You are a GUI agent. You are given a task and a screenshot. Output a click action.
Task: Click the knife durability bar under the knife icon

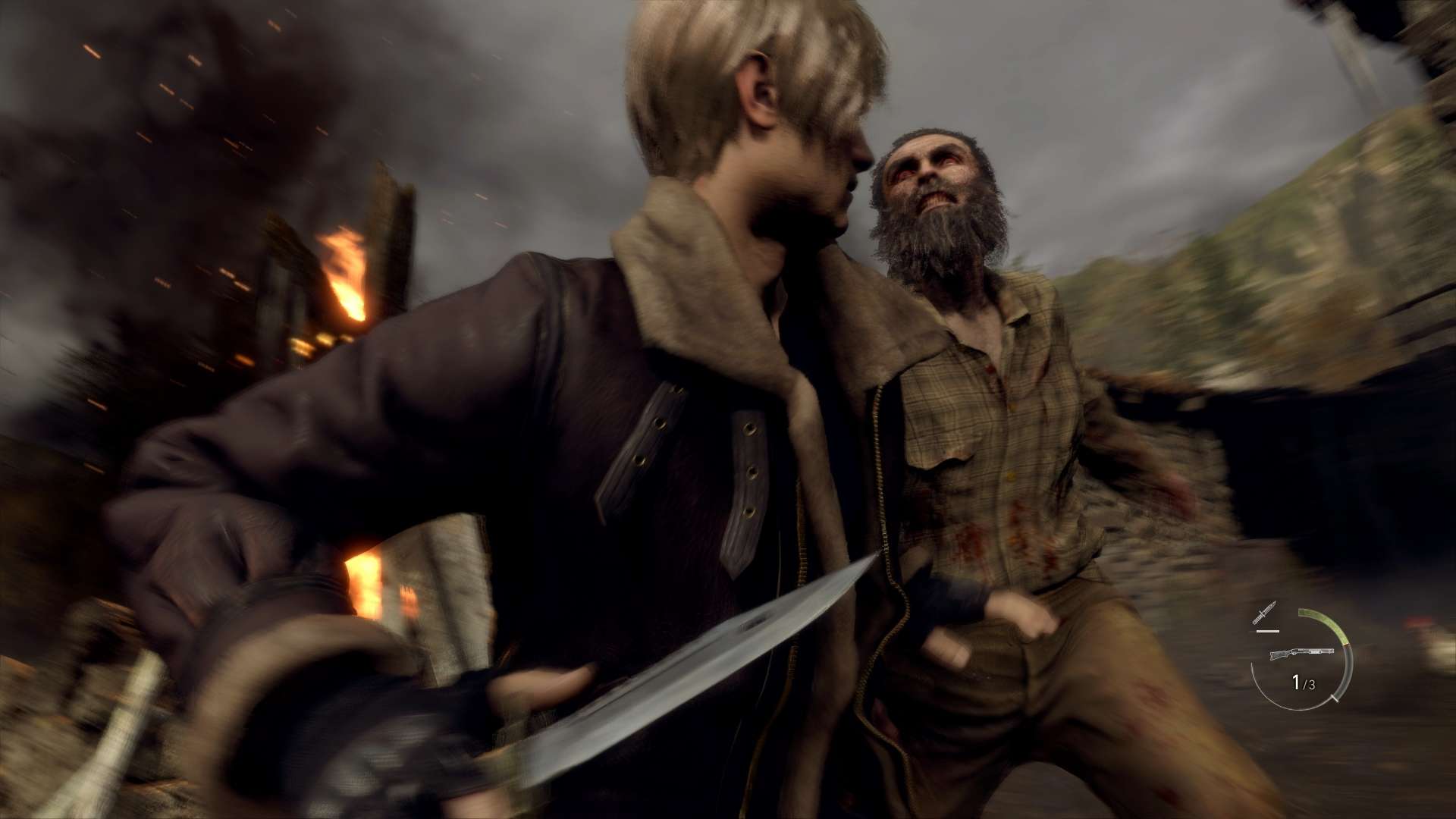pos(1267,632)
